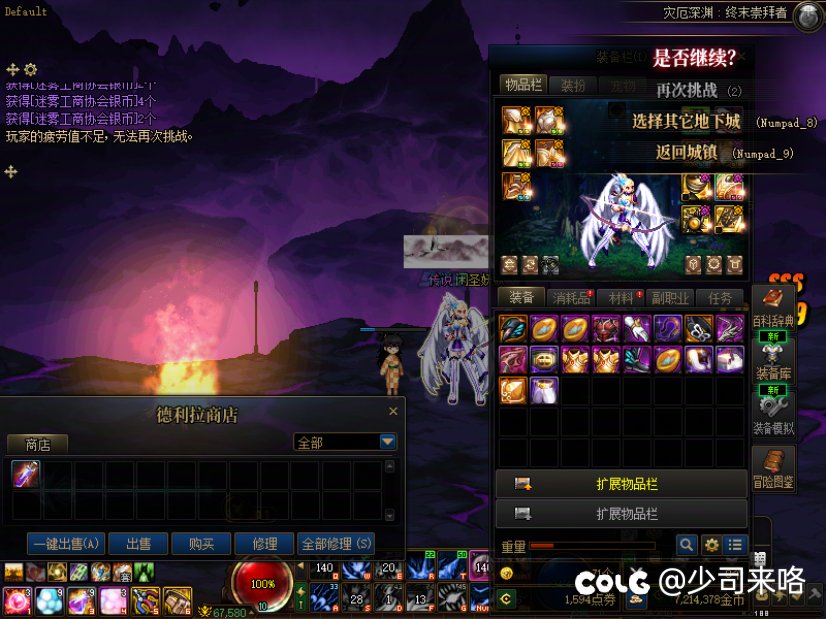Screen dimensions: 826x619
Task: Open the 副职业 sub-profession tab
Action: click(x=670, y=298)
